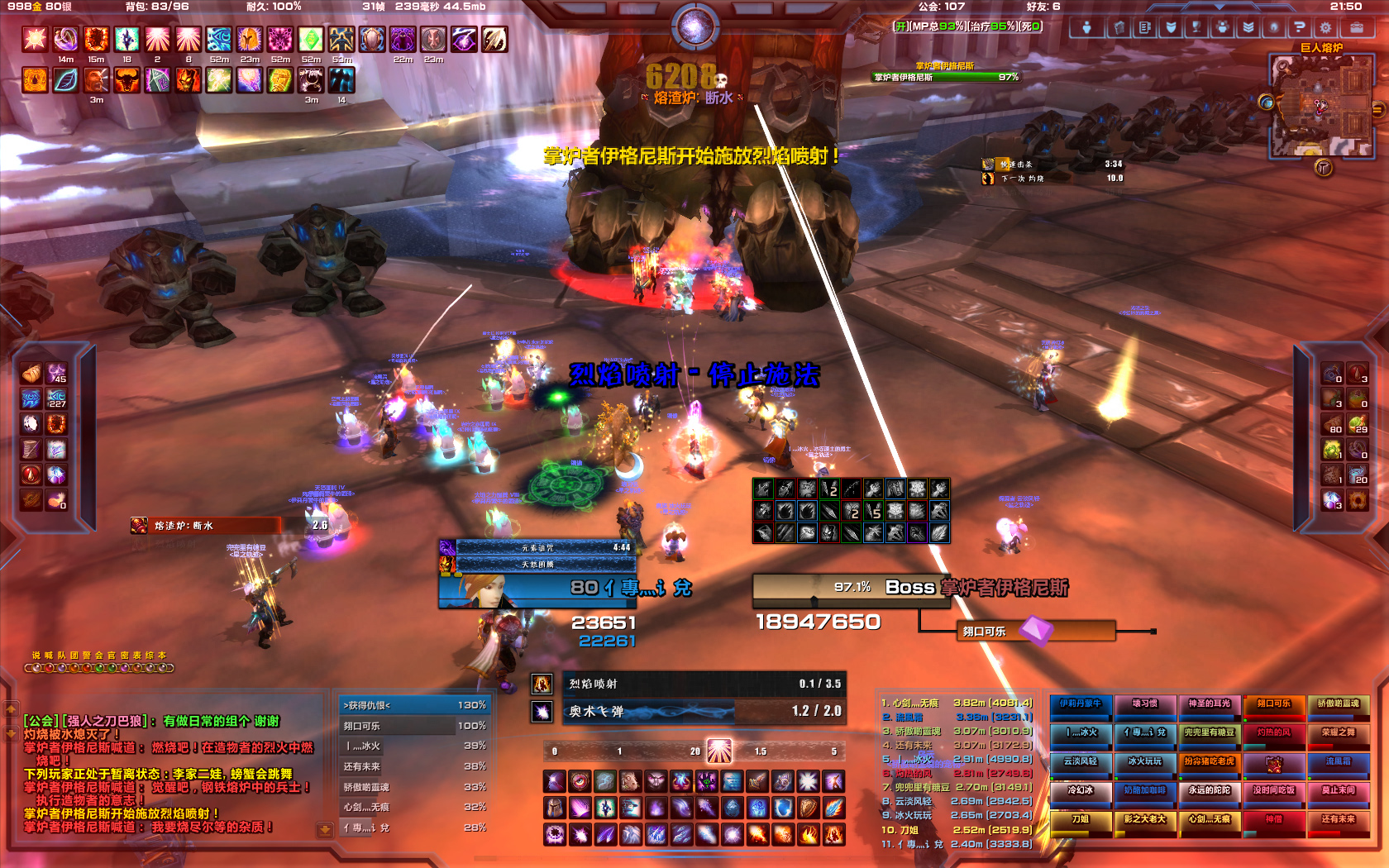Open the character info panel
Viewport: 1389px width, 868px height.
[x=1088, y=28]
